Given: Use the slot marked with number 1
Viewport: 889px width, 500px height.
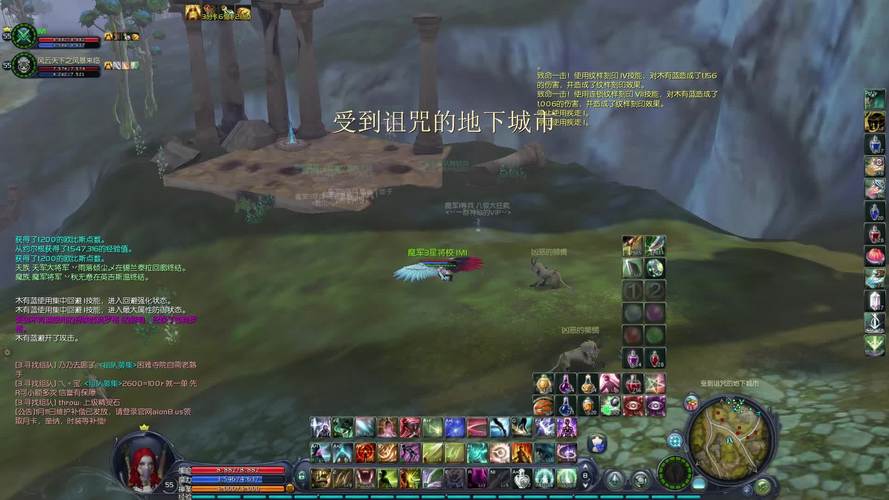Looking at the screenshot, I should coord(632,290).
